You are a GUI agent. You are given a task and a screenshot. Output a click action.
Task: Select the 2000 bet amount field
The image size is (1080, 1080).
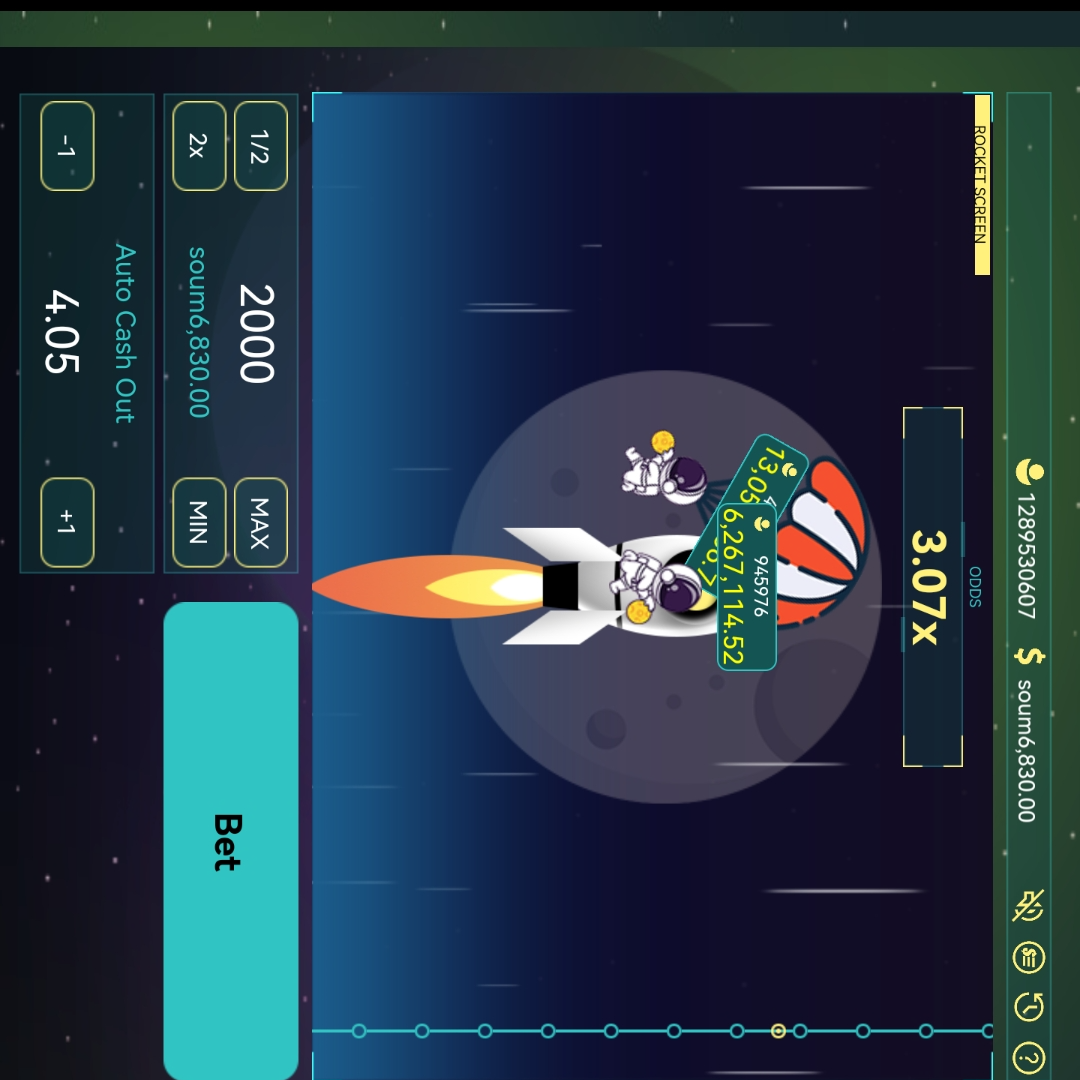click(x=256, y=333)
